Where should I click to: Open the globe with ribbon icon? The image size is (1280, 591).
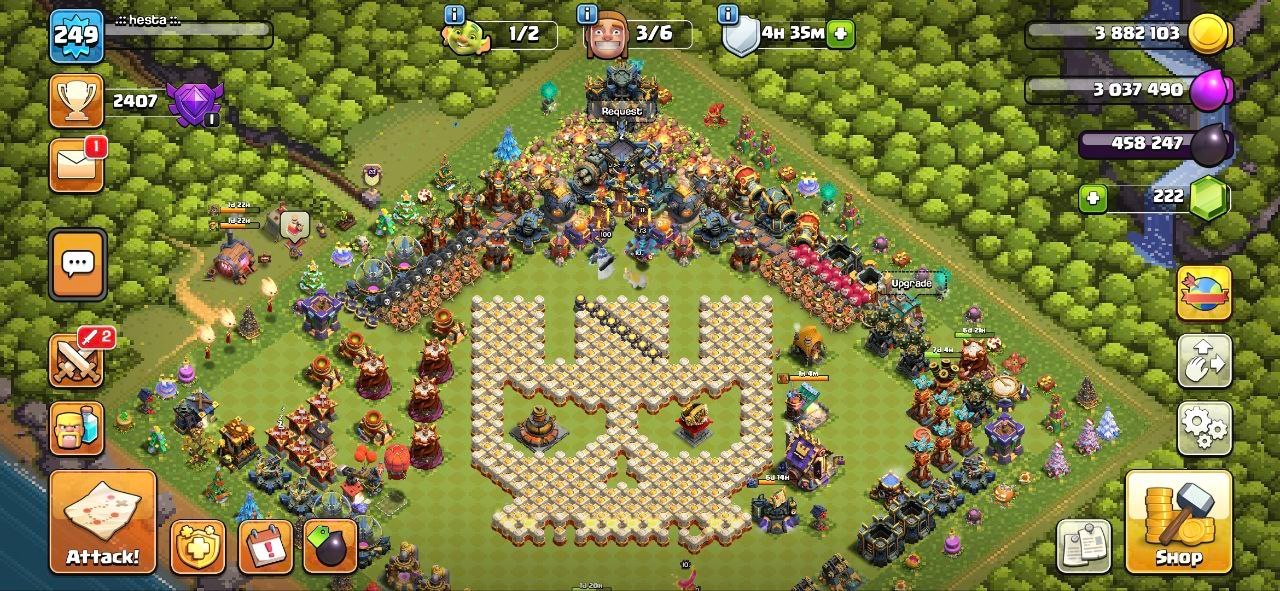pos(1203,293)
